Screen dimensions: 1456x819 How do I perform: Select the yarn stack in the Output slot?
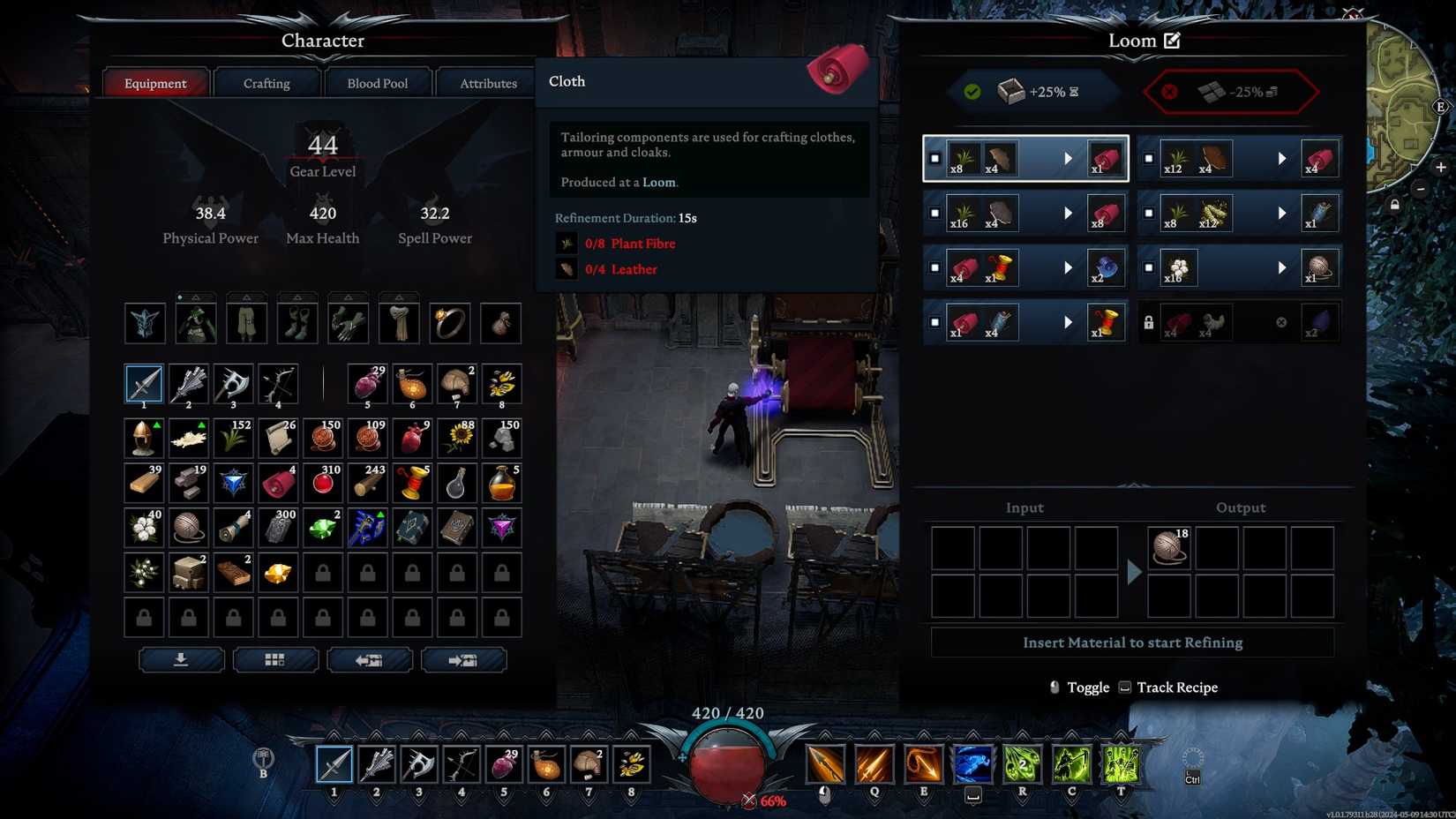pyautogui.click(x=1167, y=547)
